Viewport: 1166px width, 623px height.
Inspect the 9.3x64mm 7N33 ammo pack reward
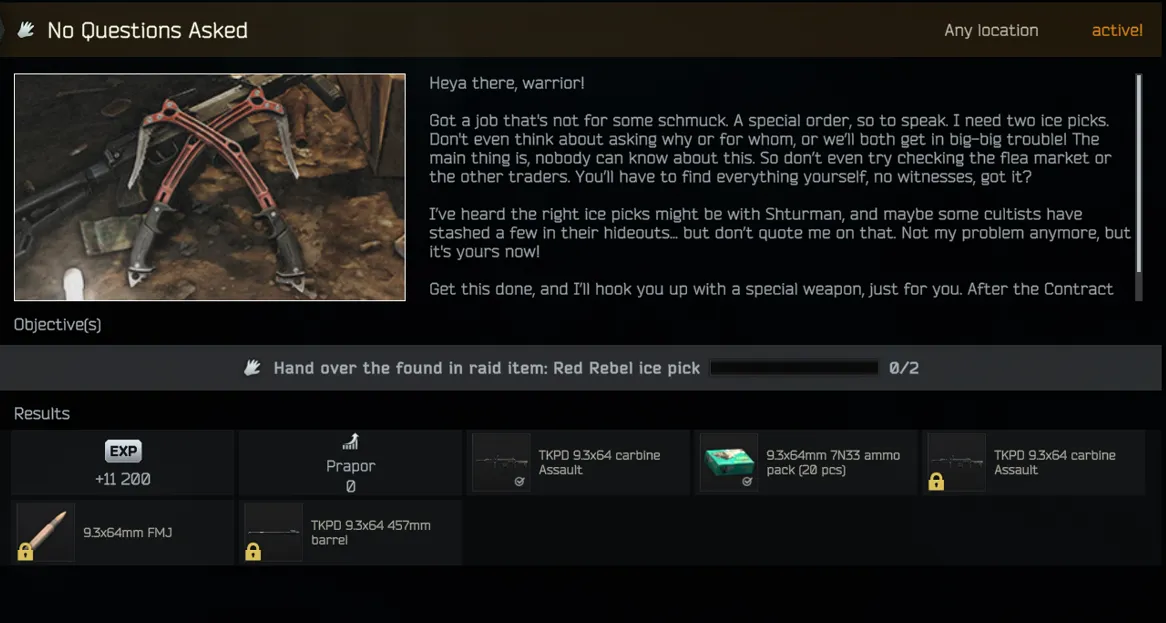pos(807,463)
